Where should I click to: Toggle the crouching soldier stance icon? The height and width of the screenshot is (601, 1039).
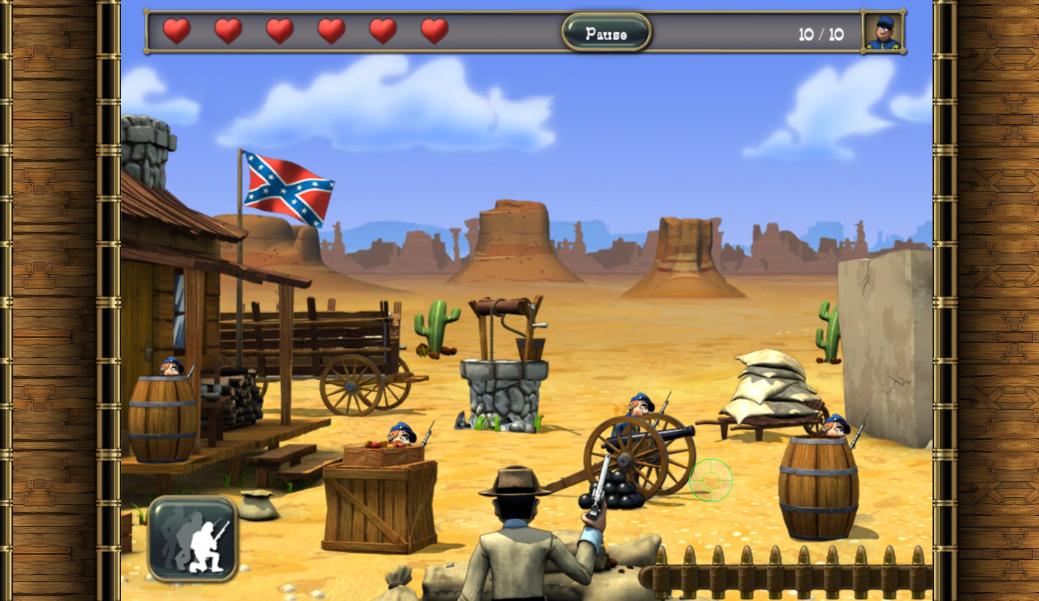pos(193,539)
